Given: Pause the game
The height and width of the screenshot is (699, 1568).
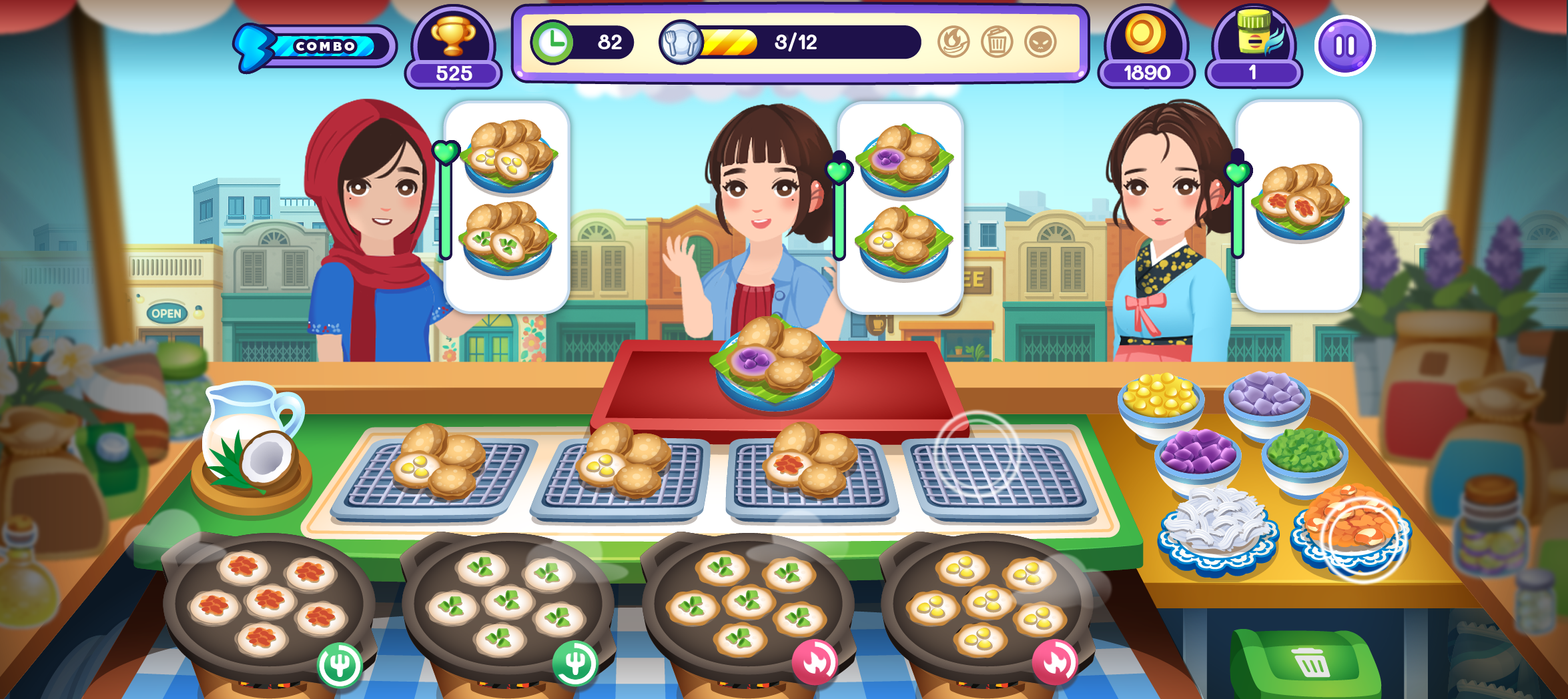Looking at the screenshot, I should click(x=1343, y=44).
